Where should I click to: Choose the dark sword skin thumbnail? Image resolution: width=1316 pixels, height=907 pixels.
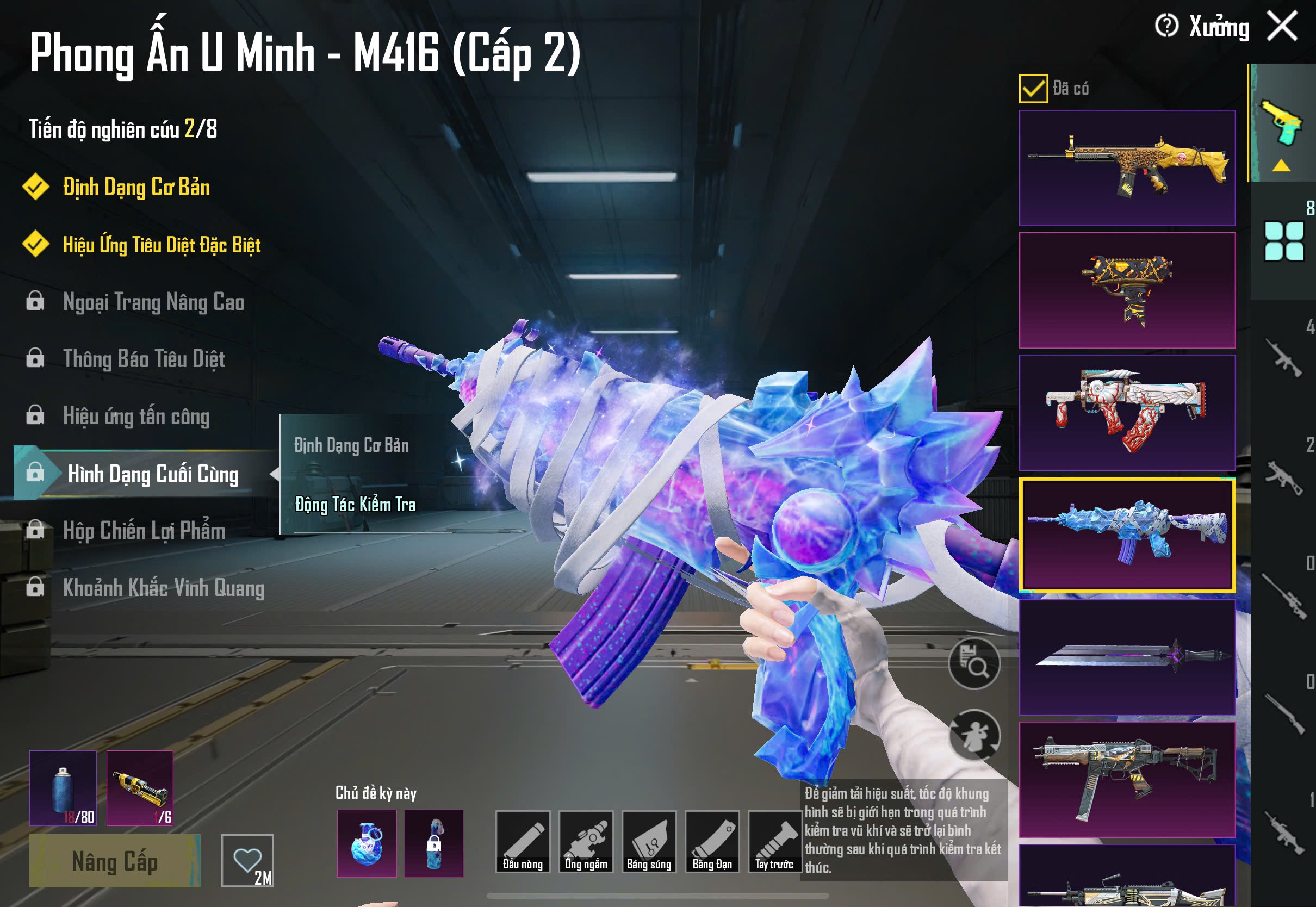tap(1127, 657)
